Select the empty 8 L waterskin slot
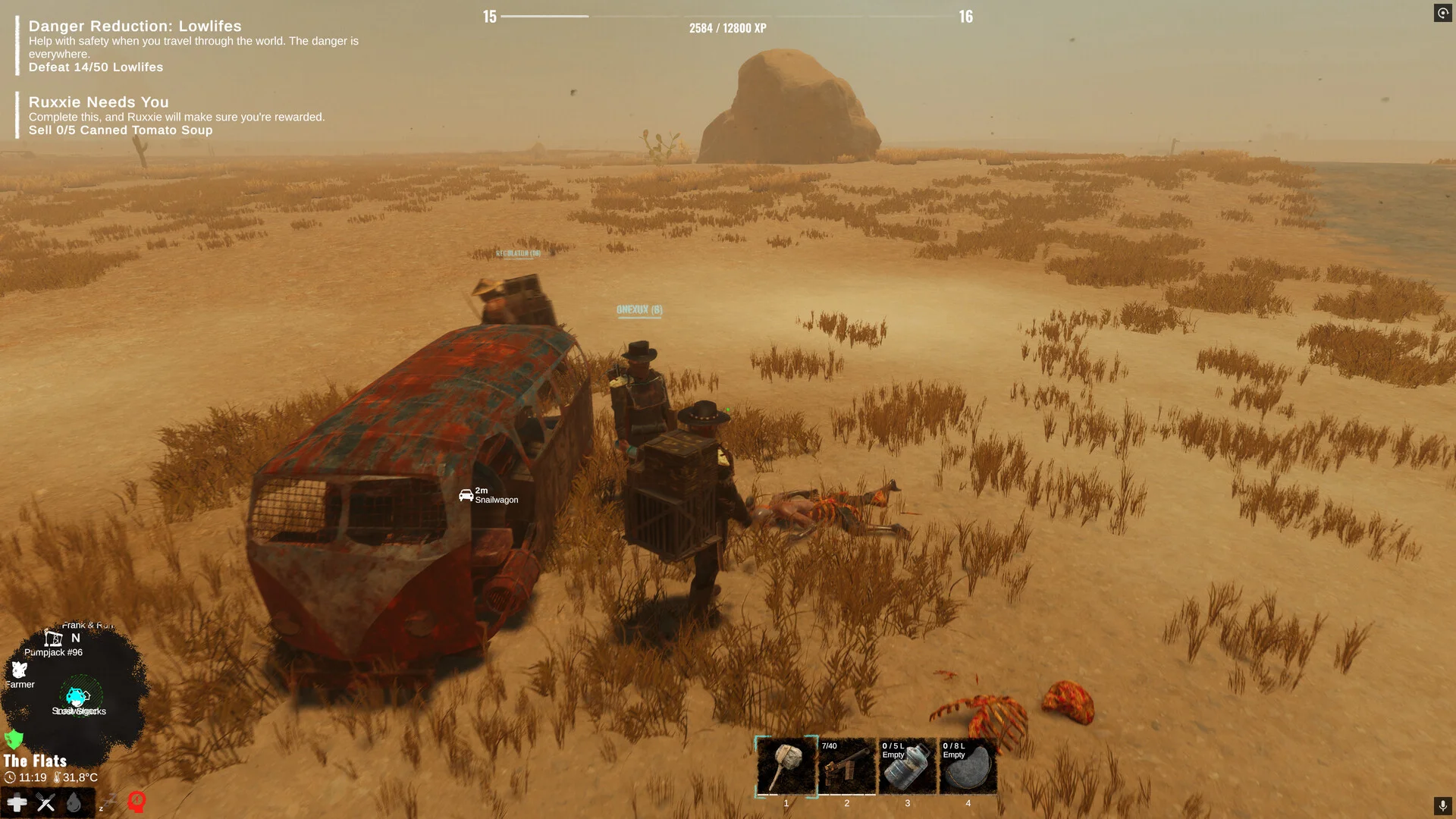 coord(968,766)
